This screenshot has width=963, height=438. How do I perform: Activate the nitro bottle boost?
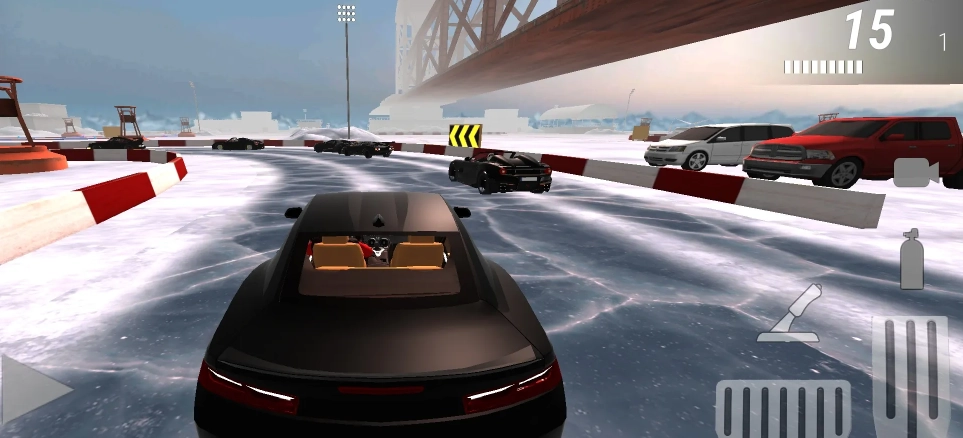pyautogui.click(x=911, y=260)
